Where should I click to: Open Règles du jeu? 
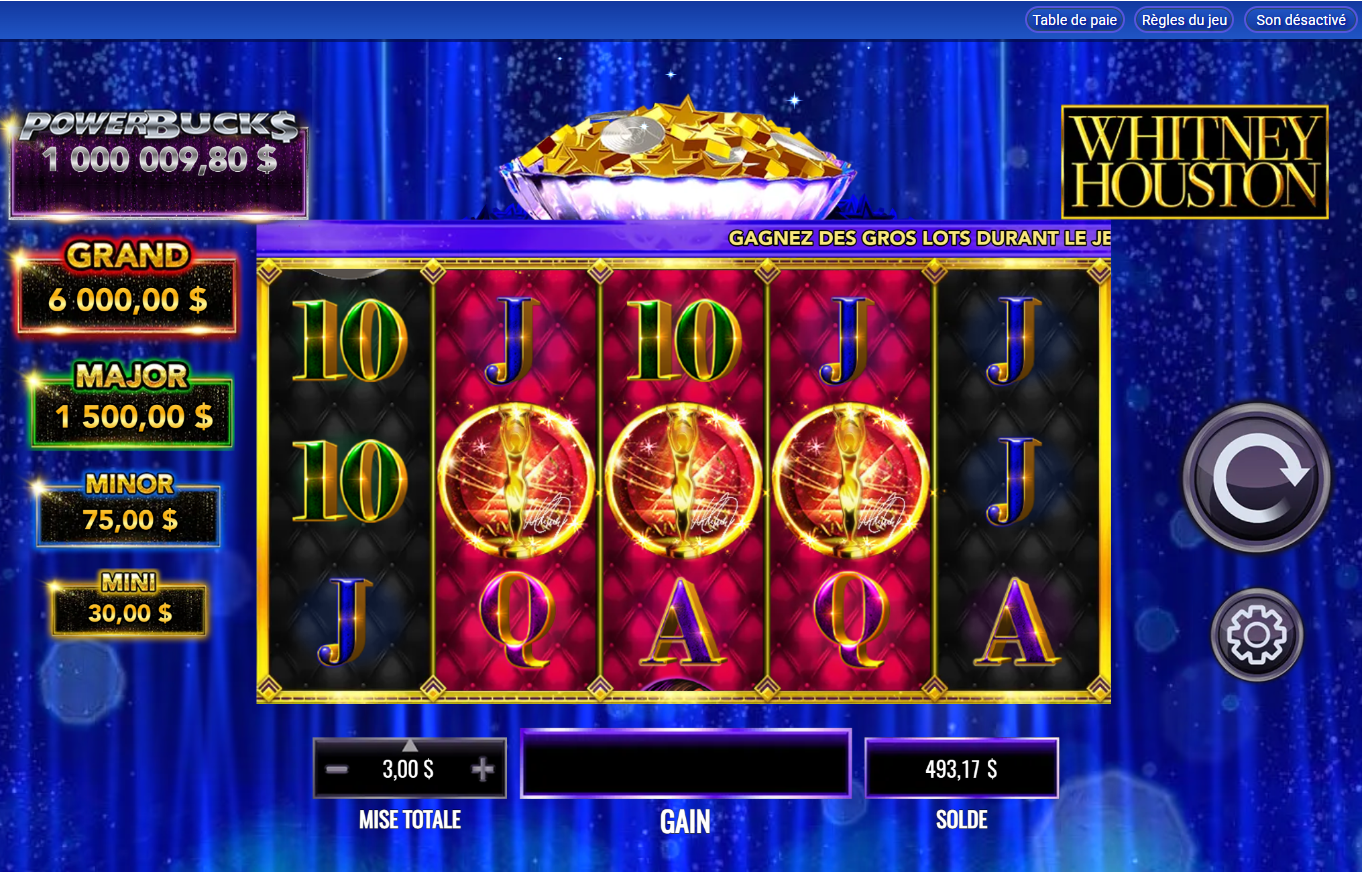coord(1183,19)
